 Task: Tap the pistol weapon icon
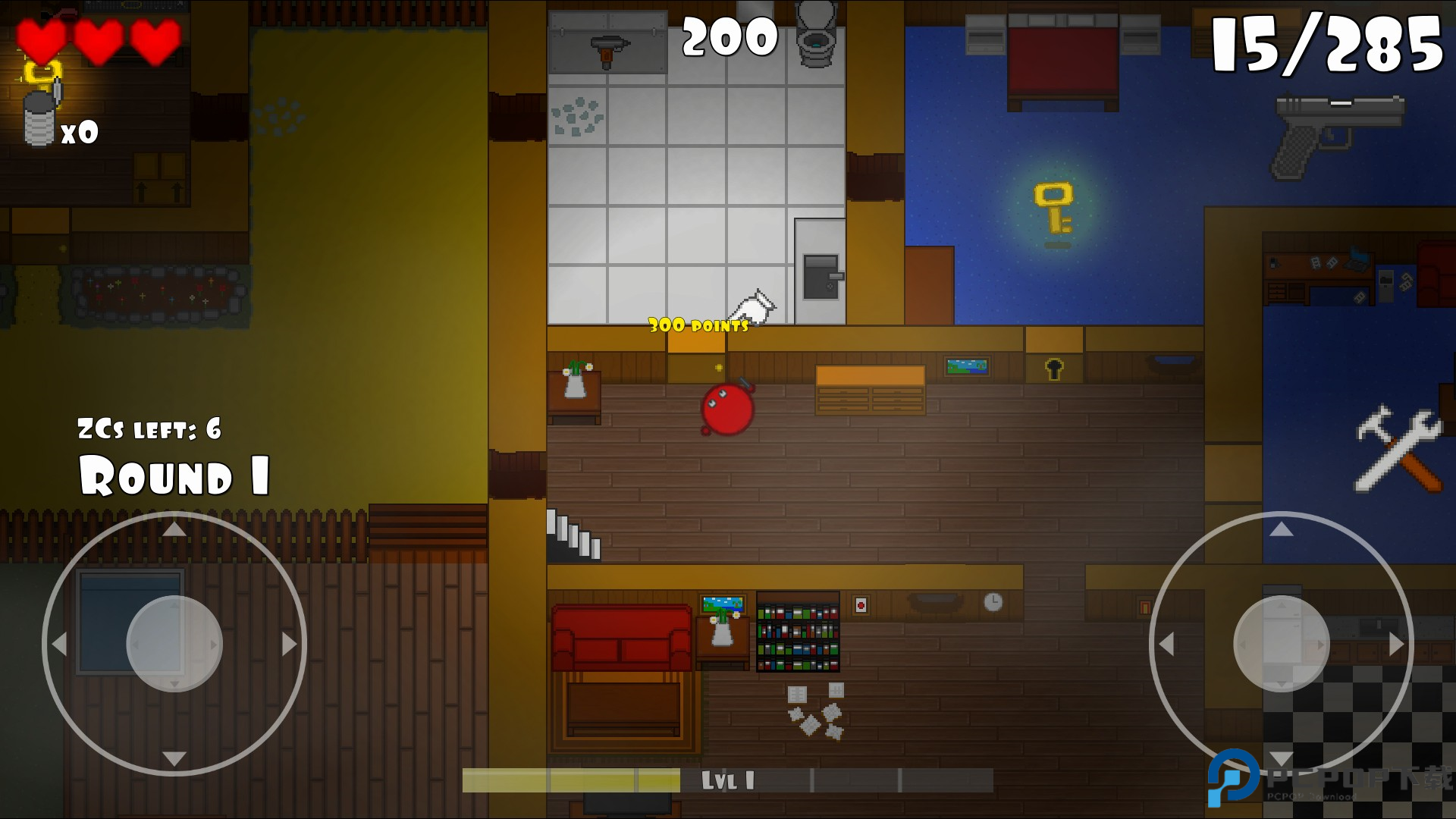click(1338, 136)
